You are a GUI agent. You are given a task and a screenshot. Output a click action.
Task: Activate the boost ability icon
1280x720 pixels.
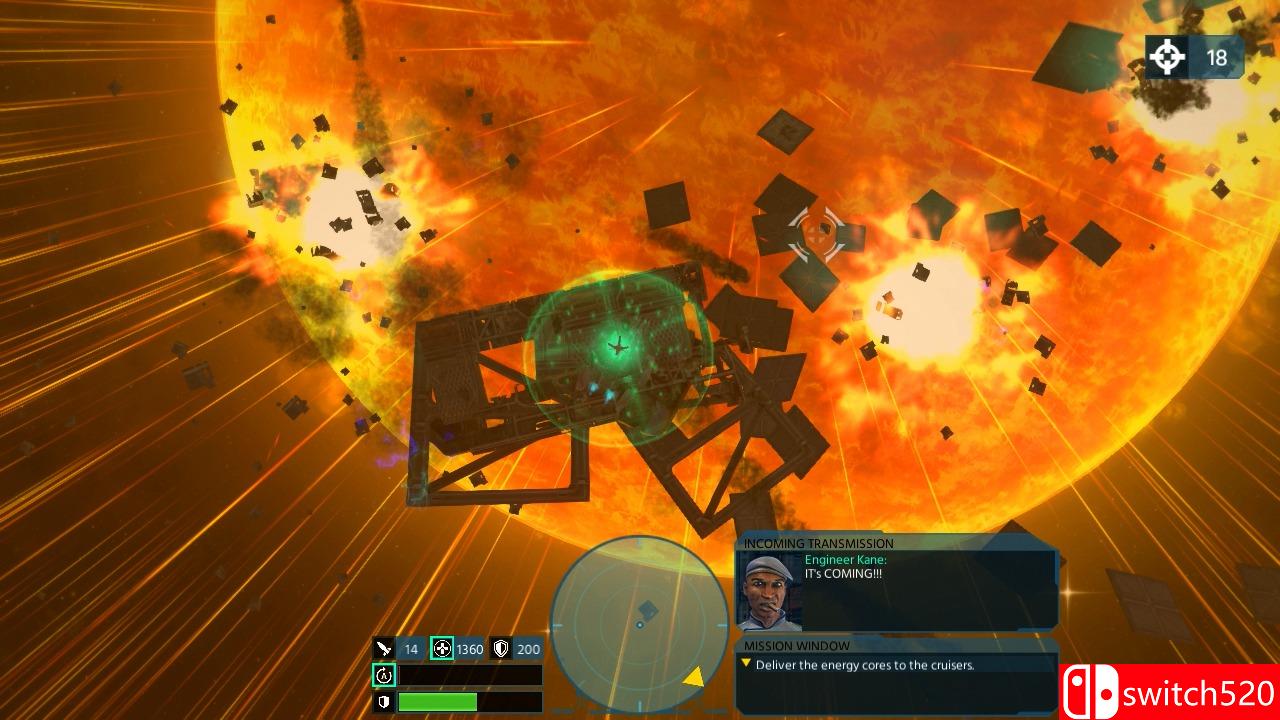[x=384, y=676]
